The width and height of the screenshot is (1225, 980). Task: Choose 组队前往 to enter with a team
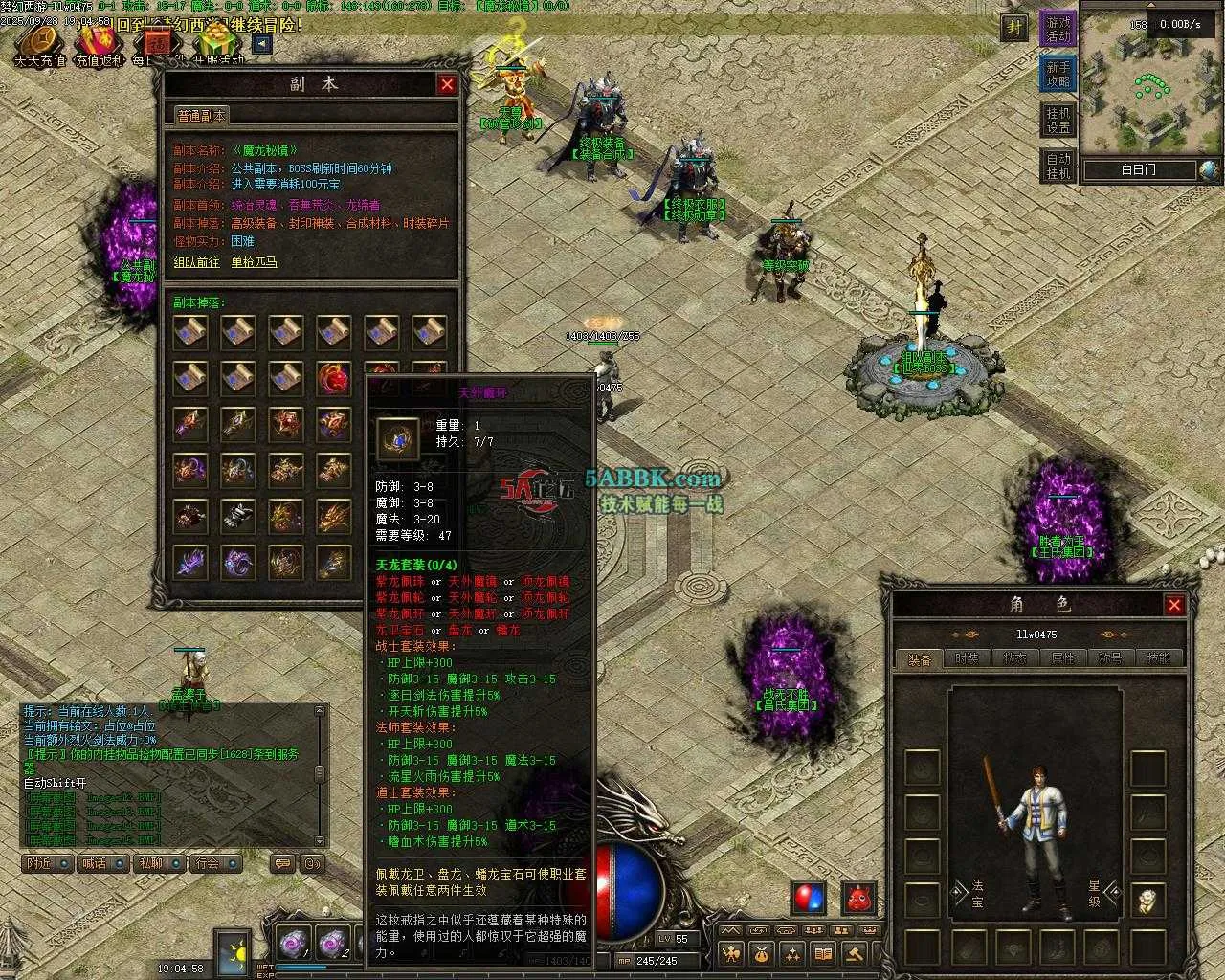196,261
